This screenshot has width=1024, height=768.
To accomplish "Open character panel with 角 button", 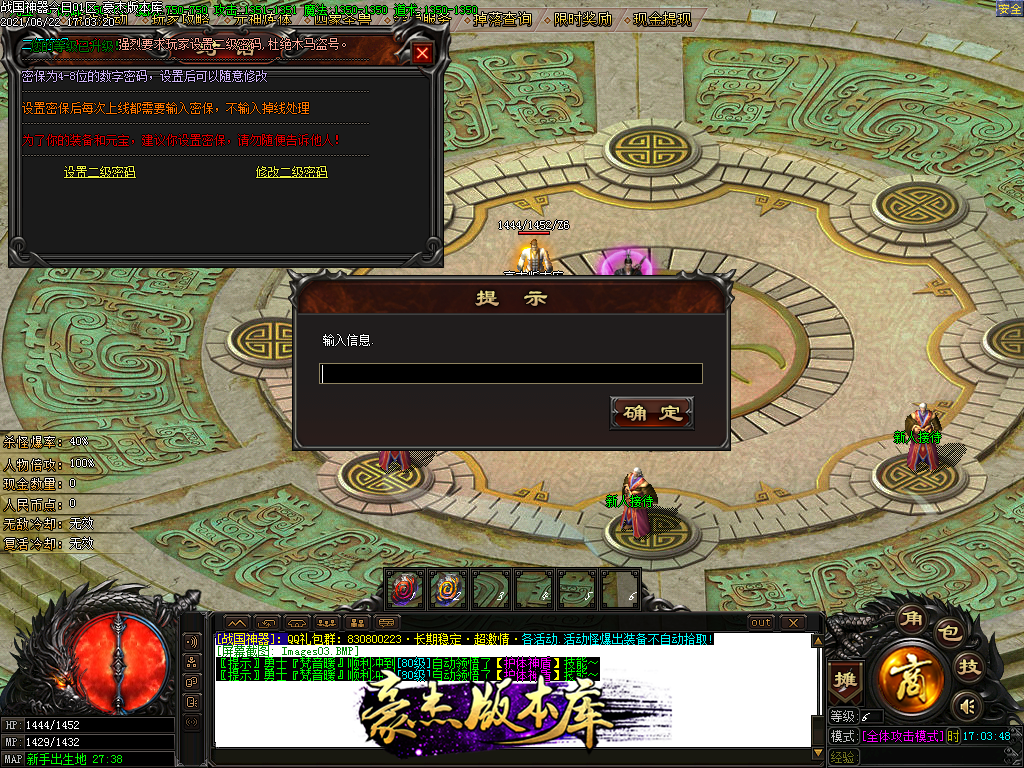I will coord(911,621).
